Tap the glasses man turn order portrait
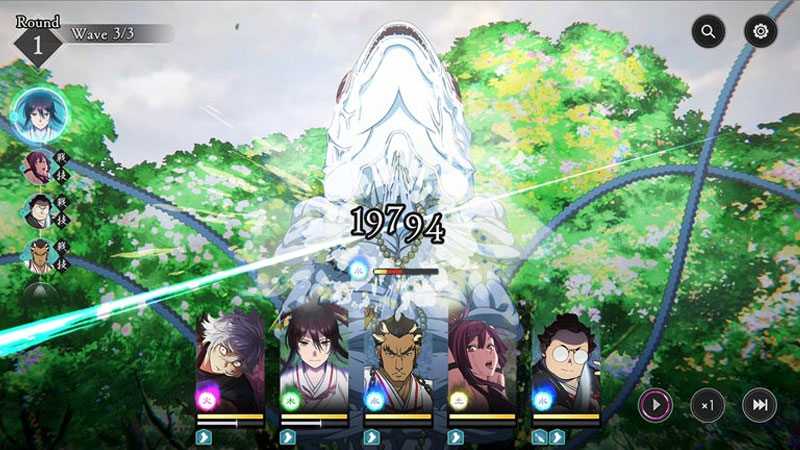Image resolution: width=800 pixels, height=450 pixels. click(x=38, y=211)
